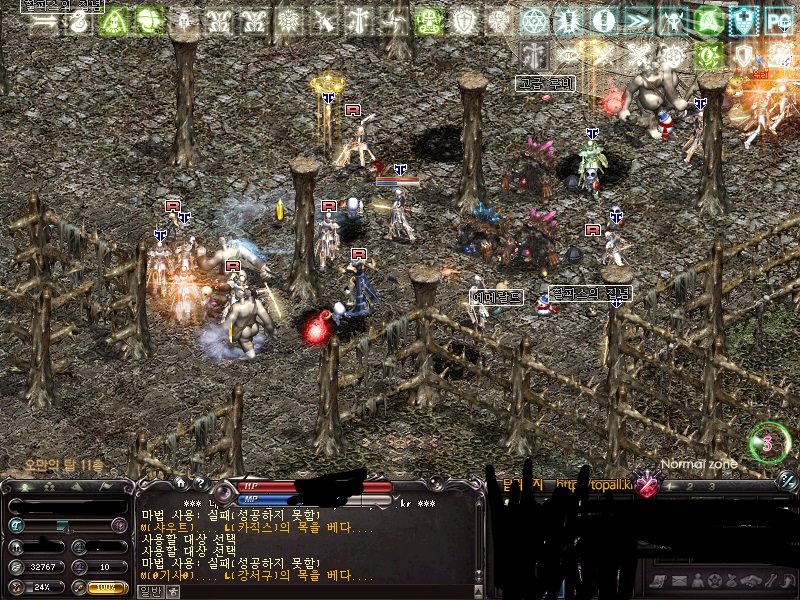
Task: Switch to hotbar page 3
Action: point(711,487)
